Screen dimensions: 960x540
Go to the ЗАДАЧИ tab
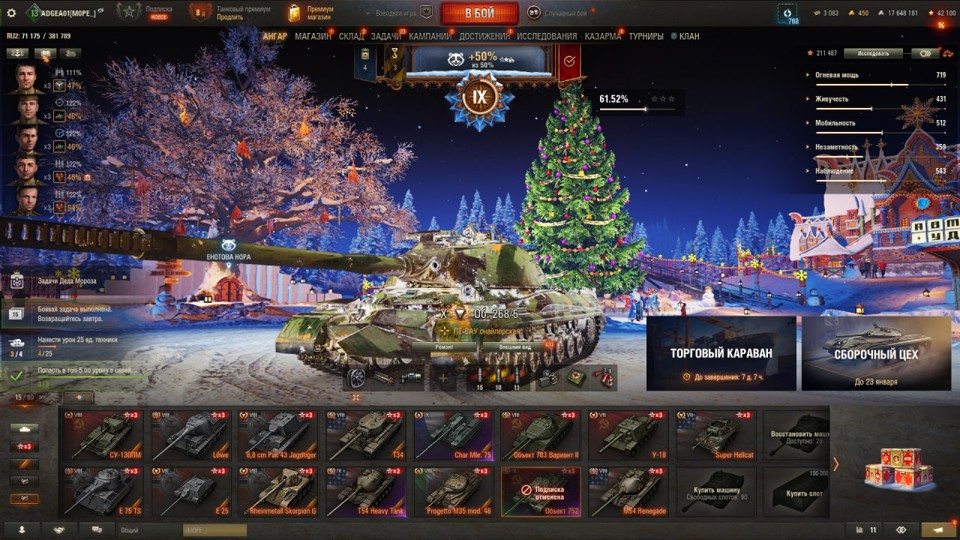386,36
